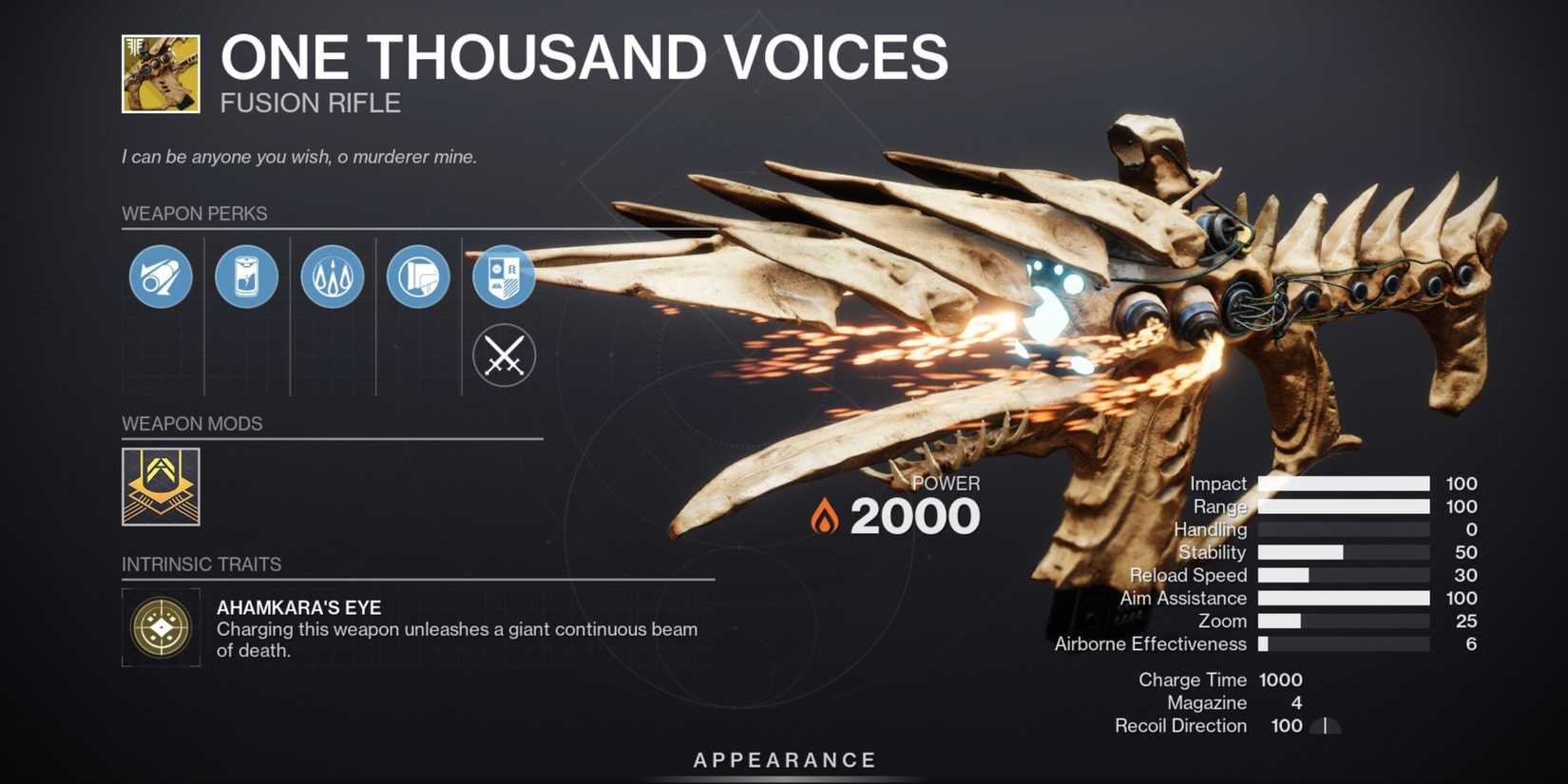This screenshot has width=1568, height=784.
Task: Switch to the Weapon Mods section
Action: (192, 424)
